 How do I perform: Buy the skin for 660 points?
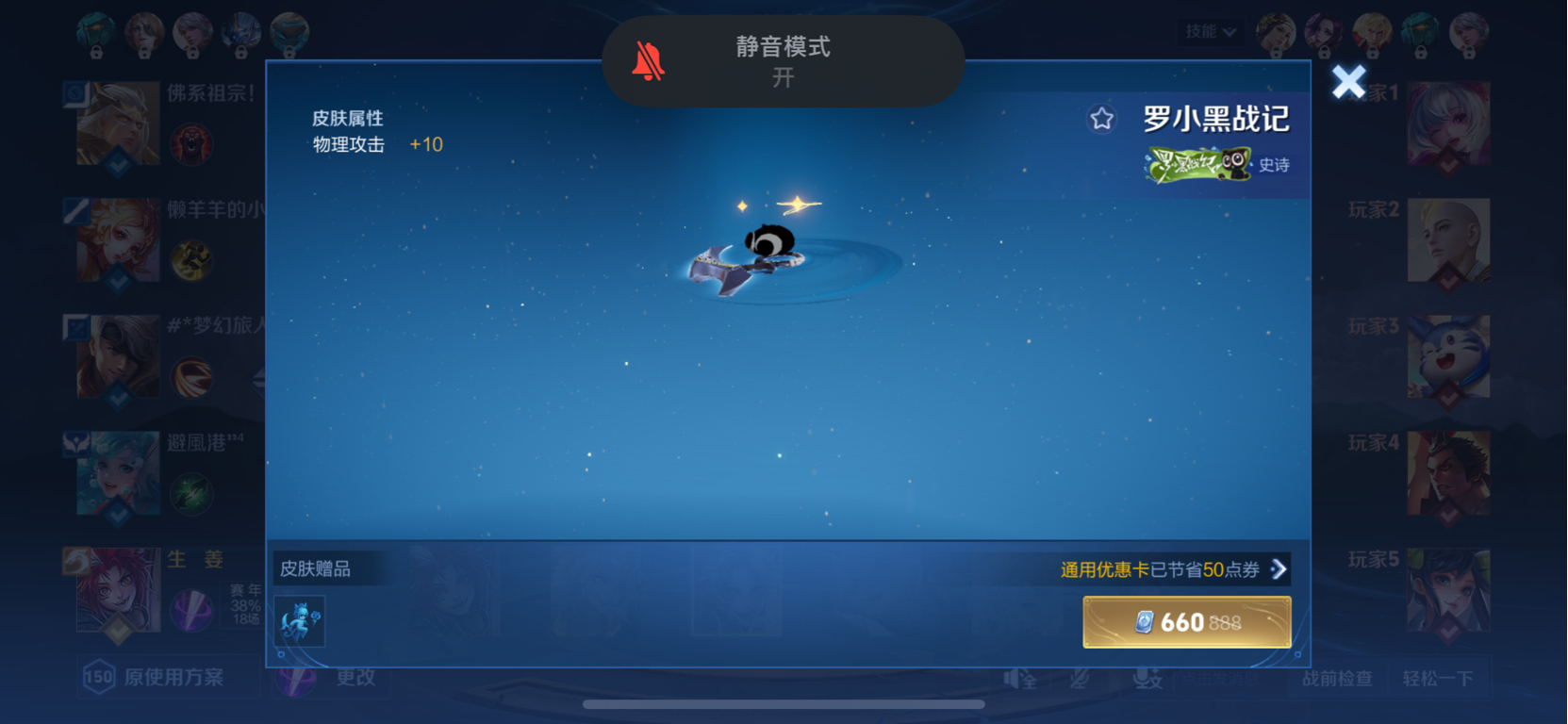(x=1186, y=622)
